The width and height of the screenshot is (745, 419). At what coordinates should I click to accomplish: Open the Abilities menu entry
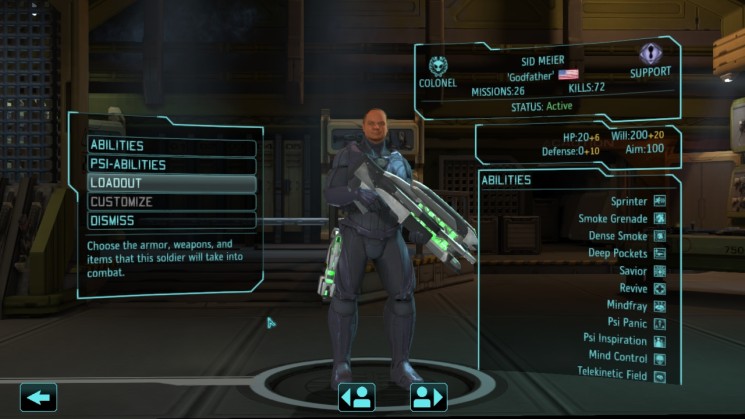pos(171,146)
